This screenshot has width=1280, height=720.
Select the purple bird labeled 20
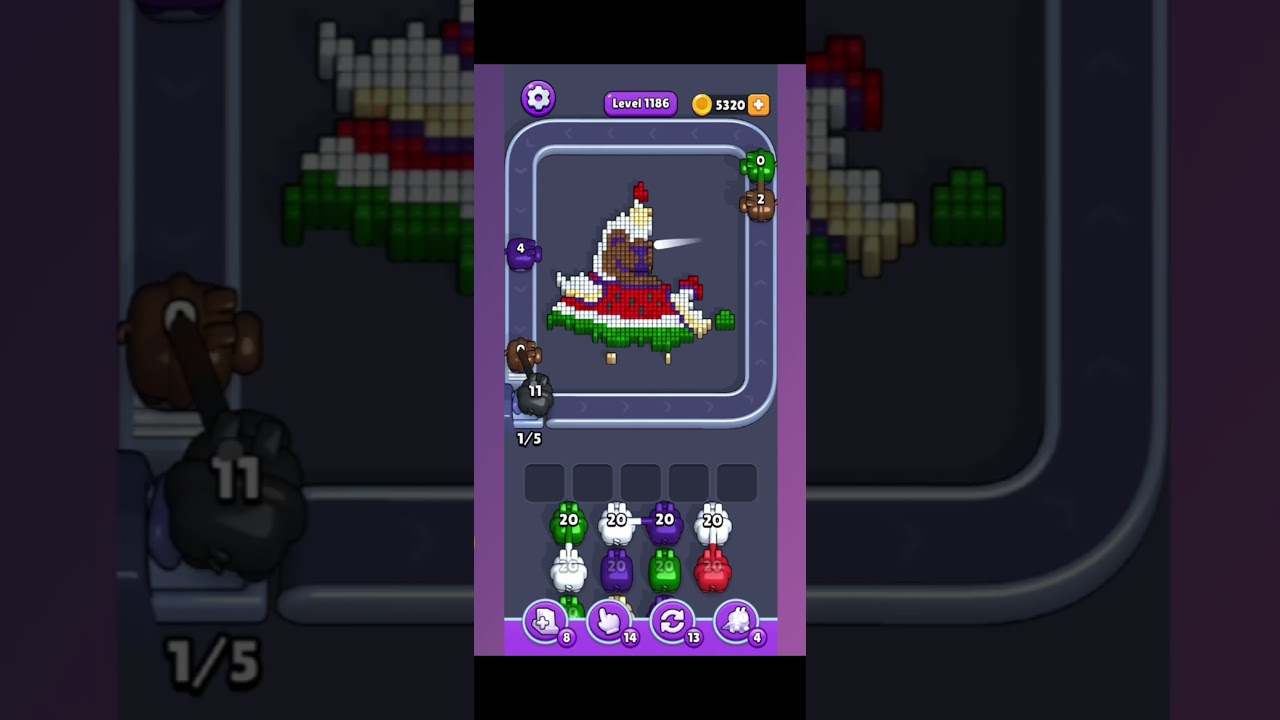click(x=664, y=520)
